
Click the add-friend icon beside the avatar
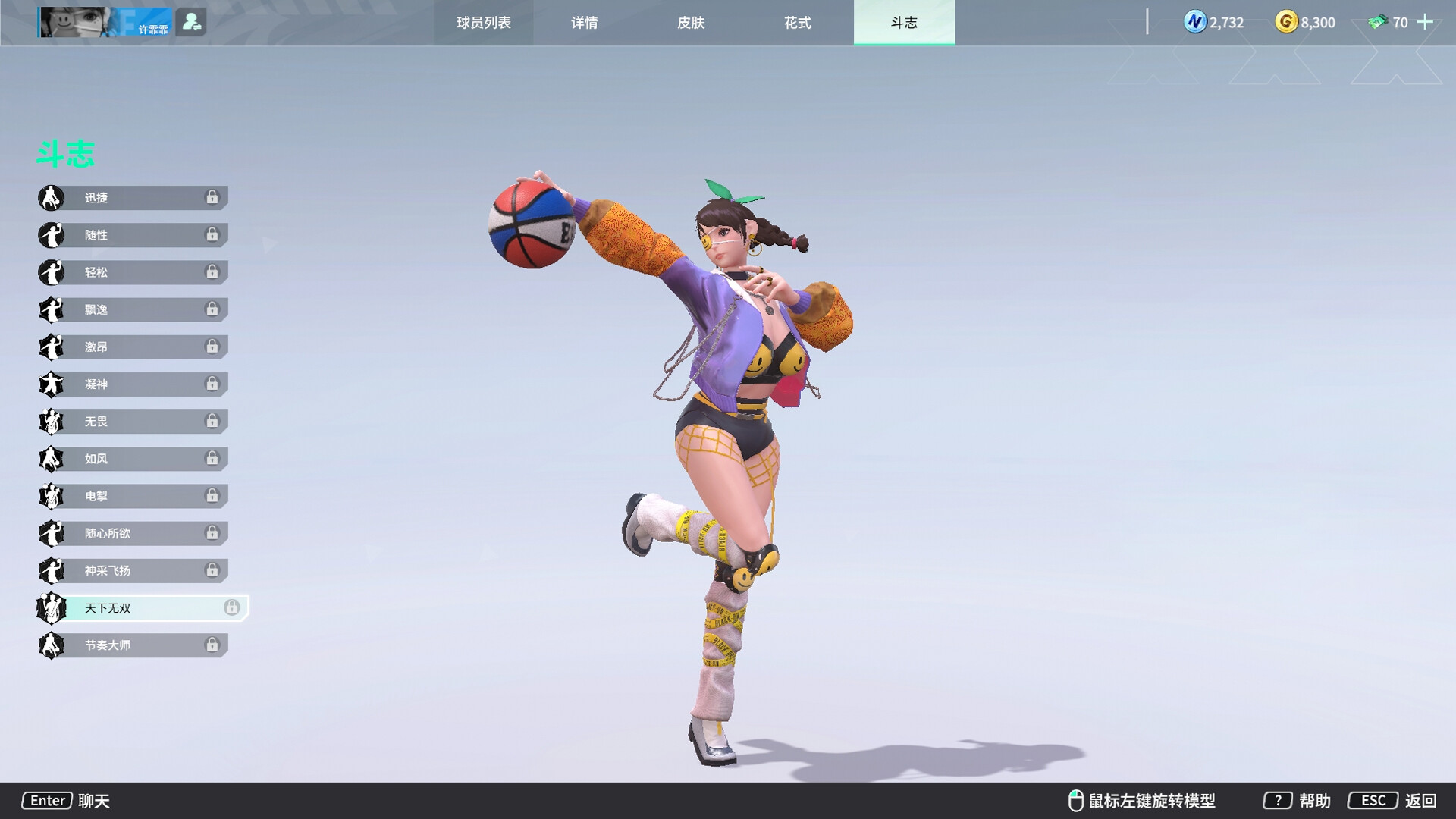[192, 21]
